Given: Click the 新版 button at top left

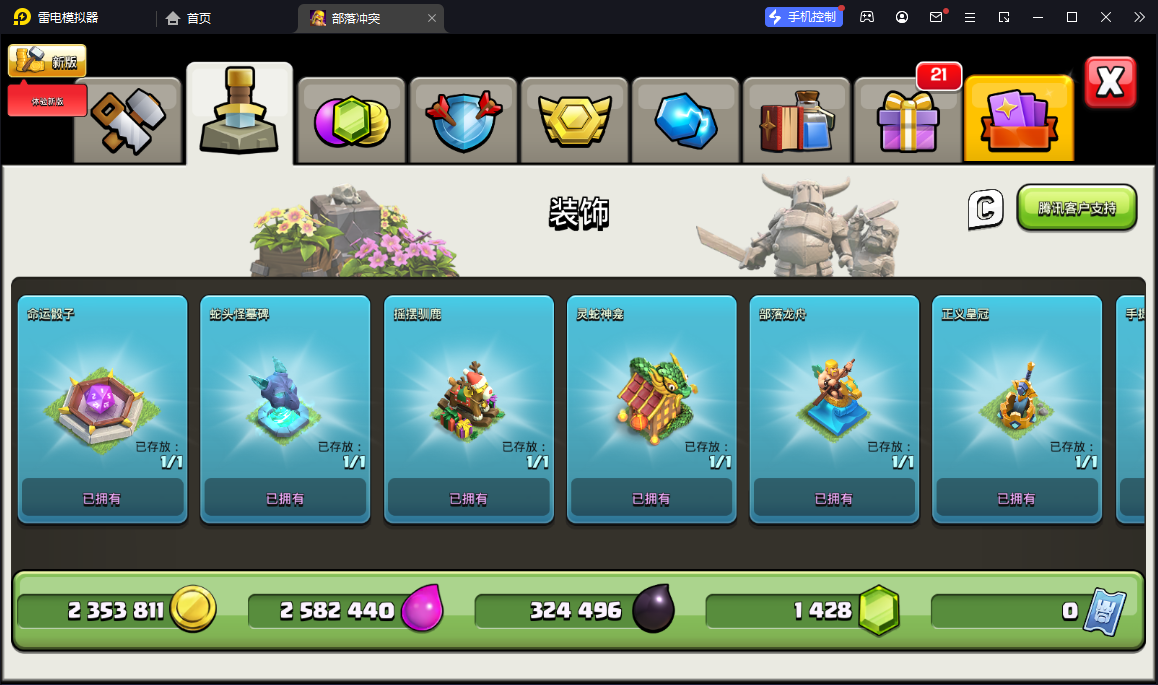Looking at the screenshot, I should click(47, 61).
